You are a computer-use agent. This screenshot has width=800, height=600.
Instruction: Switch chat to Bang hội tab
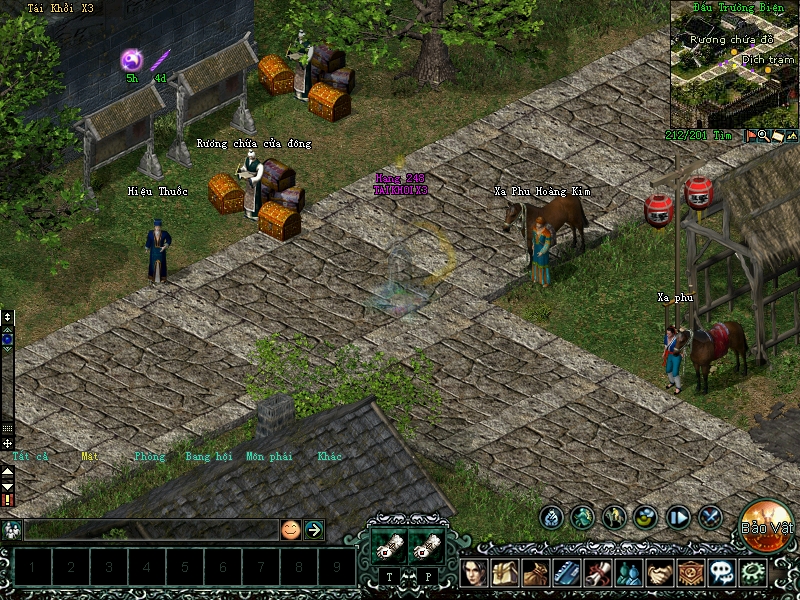[x=208, y=457]
